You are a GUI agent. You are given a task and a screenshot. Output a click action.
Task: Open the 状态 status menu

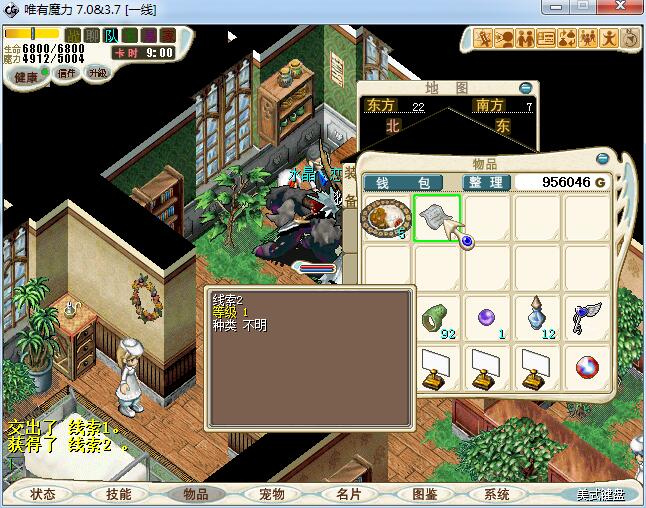43,494
